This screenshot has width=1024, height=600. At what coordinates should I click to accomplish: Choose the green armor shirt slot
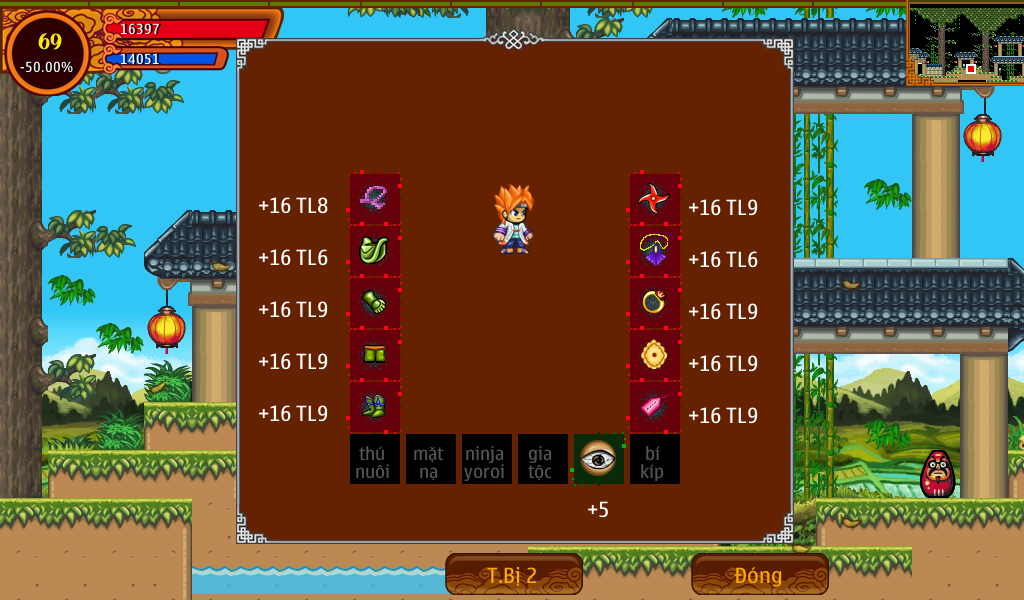coord(375,251)
